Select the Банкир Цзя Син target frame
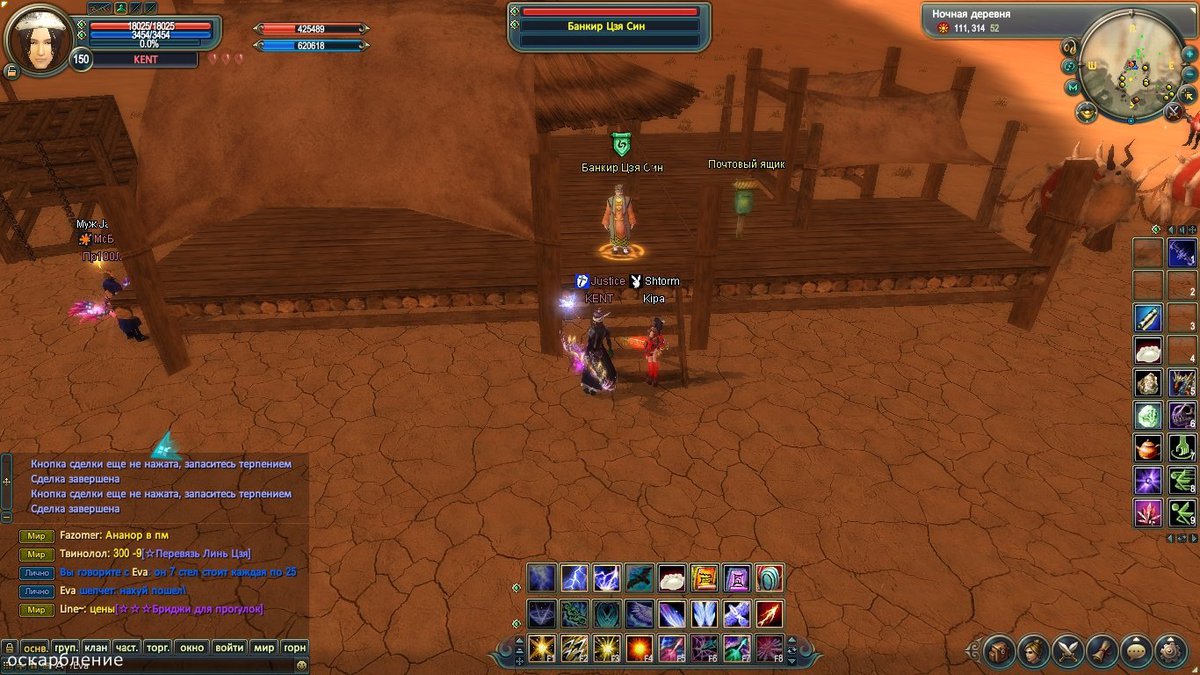 click(x=609, y=26)
